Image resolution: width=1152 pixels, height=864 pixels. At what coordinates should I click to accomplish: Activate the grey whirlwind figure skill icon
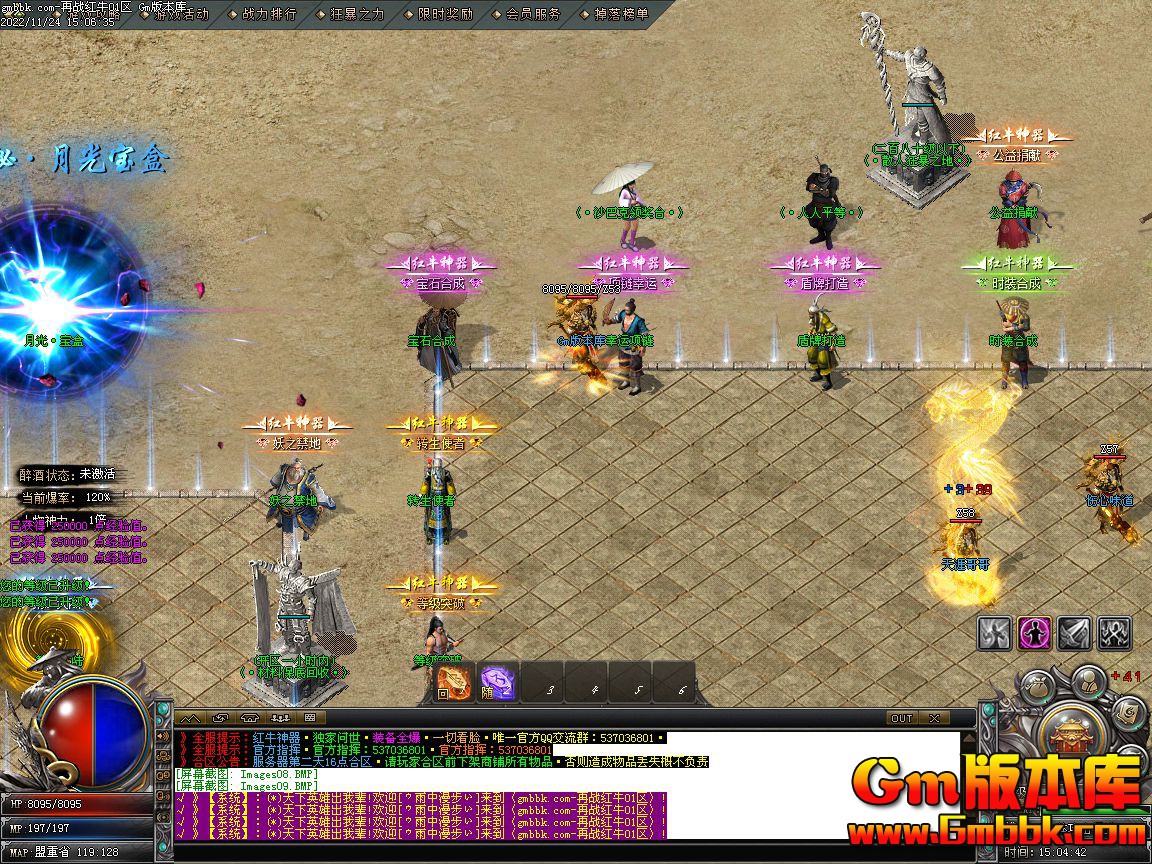coord(995,632)
